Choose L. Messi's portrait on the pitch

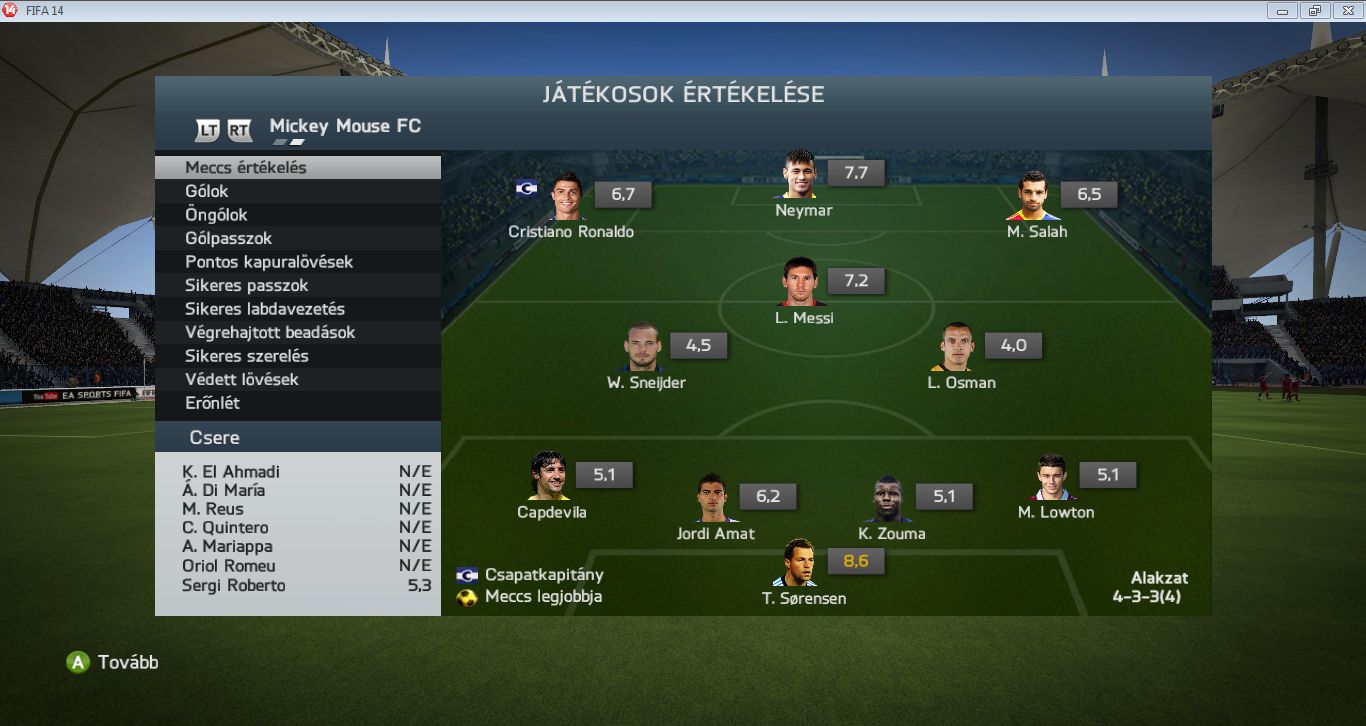[x=800, y=283]
